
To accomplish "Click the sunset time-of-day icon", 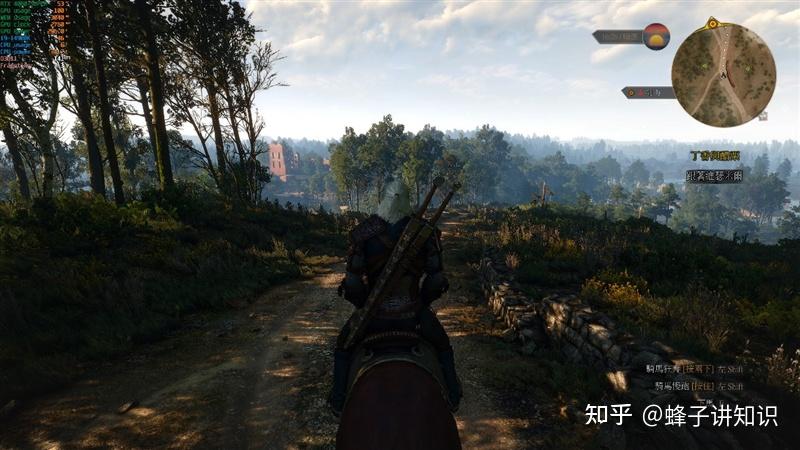I will point(656,37).
